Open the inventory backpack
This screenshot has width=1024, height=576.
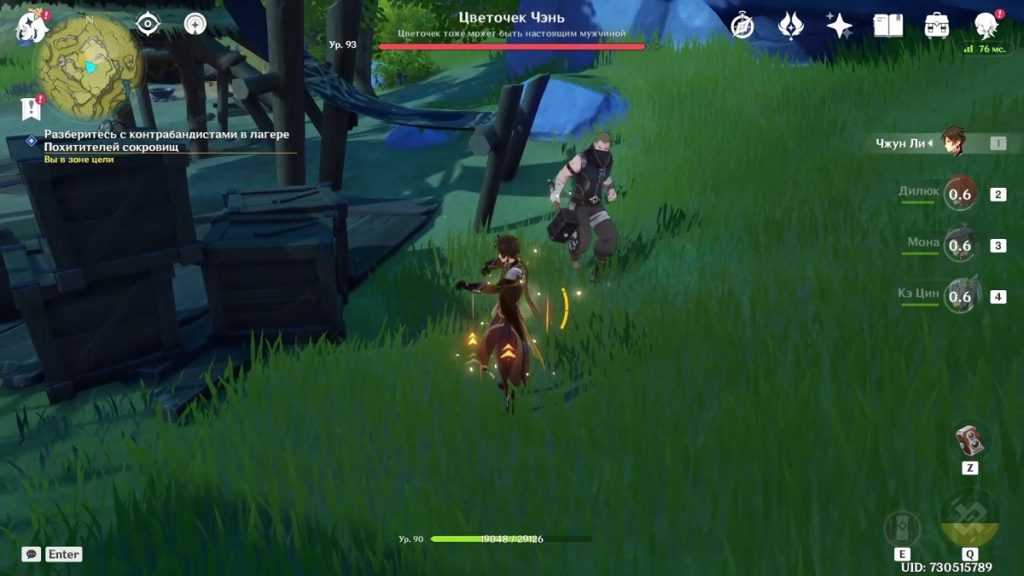[937, 26]
